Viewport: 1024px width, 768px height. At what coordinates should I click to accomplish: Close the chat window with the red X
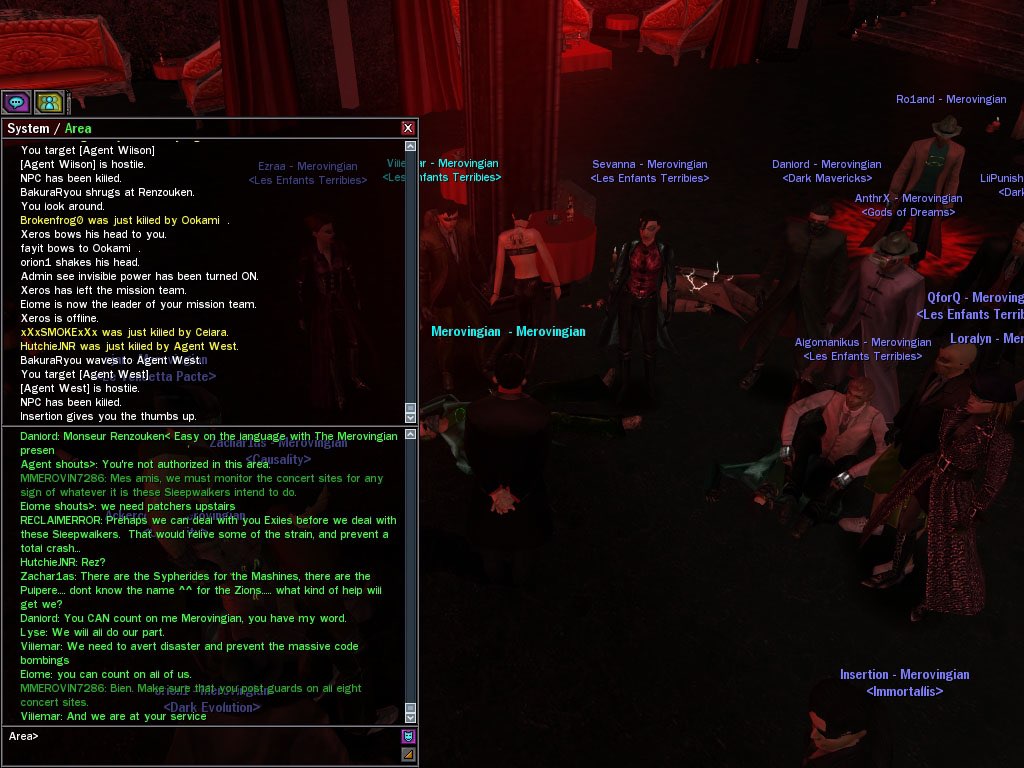408,128
